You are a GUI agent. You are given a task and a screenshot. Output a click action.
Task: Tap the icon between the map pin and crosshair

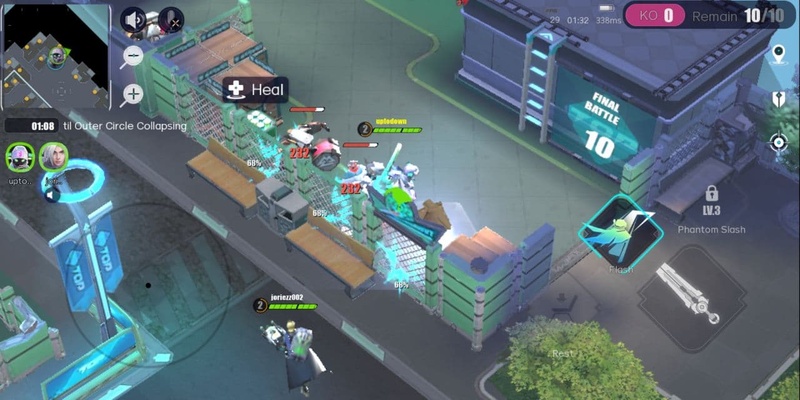pyautogui.click(x=779, y=98)
